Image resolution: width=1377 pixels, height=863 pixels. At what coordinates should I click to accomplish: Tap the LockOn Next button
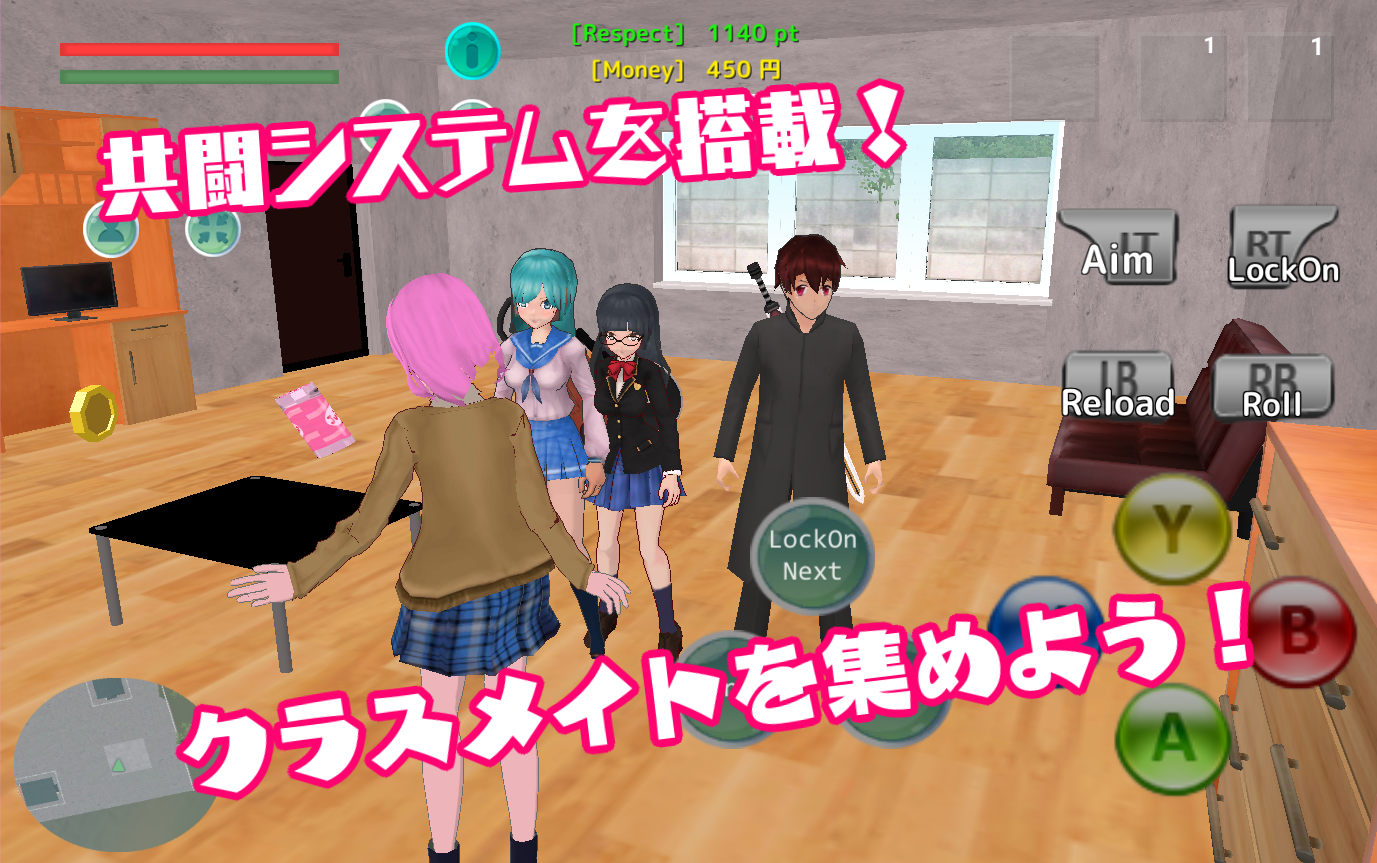(x=812, y=556)
